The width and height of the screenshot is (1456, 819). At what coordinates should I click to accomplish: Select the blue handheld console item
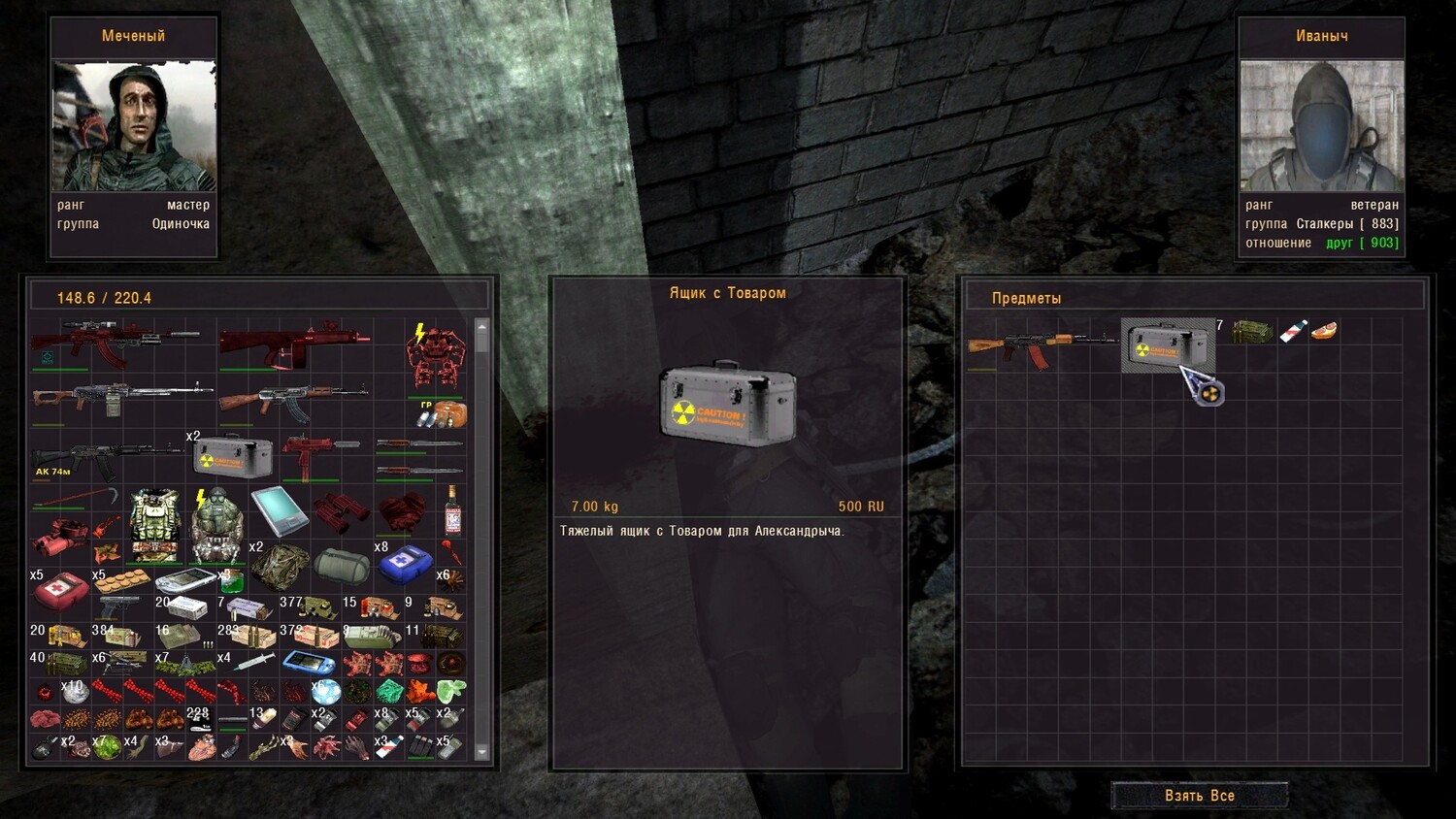[x=309, y=664]
